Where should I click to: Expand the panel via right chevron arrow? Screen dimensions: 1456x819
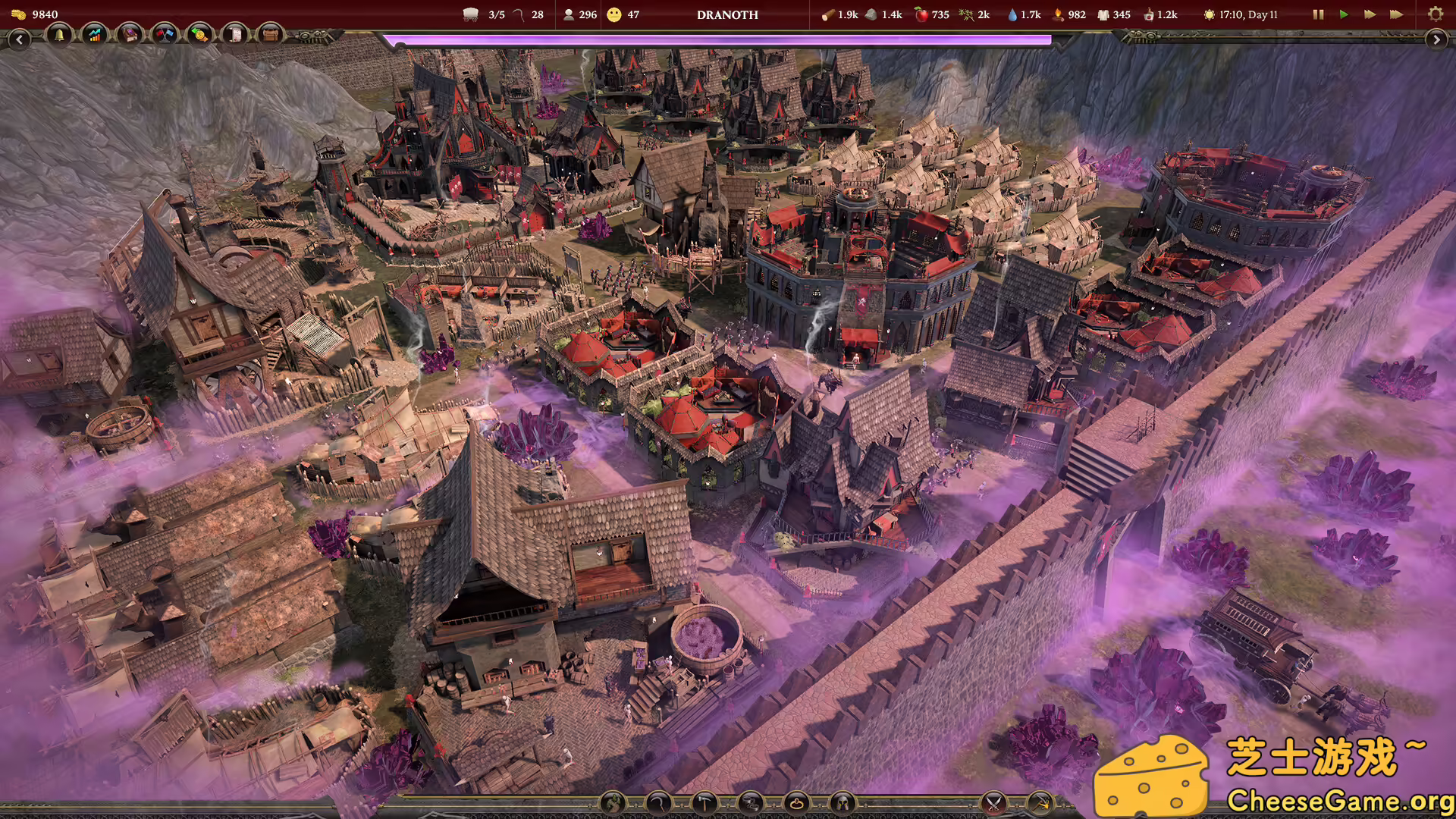[x=1438, y=39]
